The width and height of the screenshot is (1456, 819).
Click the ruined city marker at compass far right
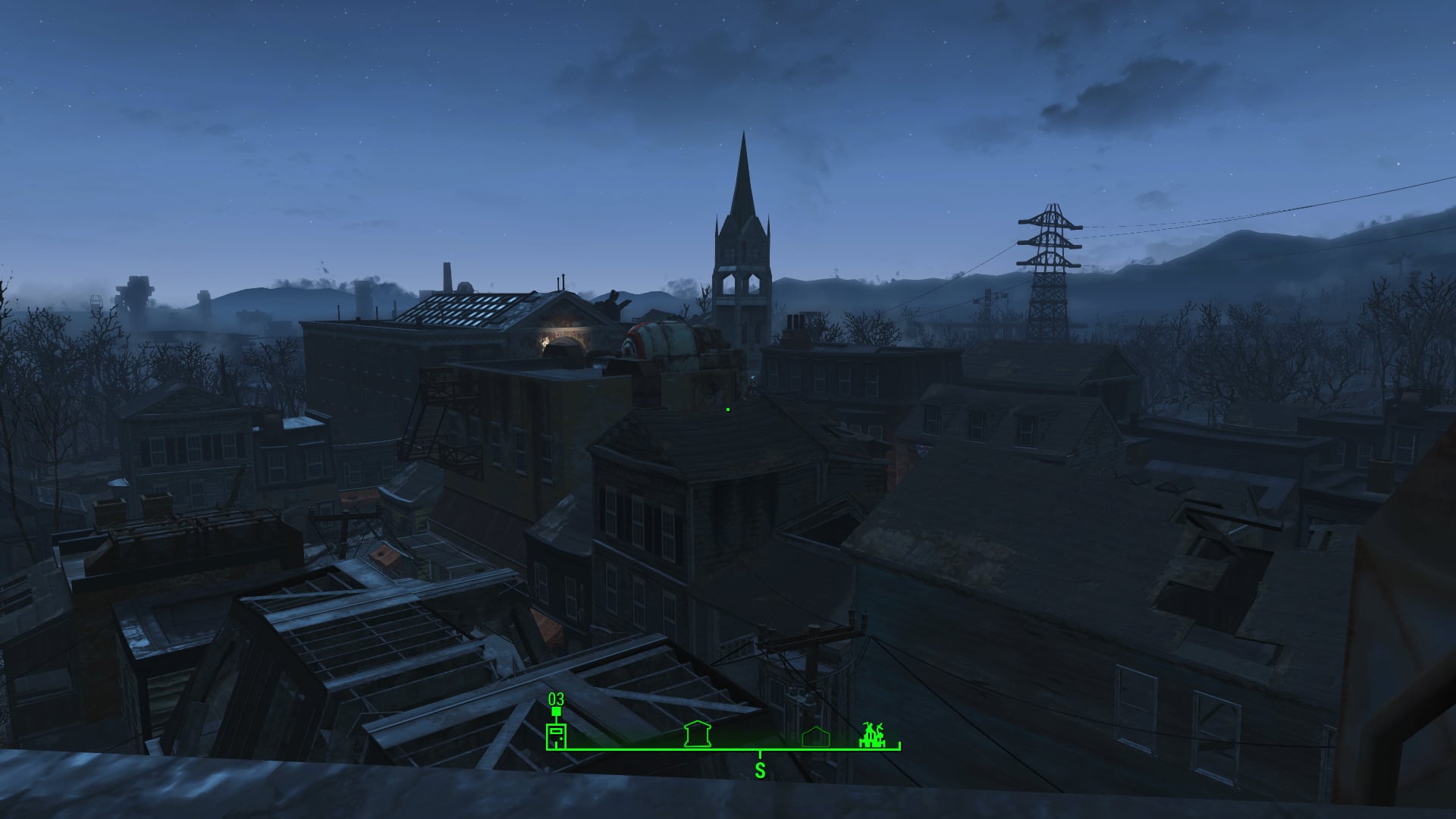[871, 734]
